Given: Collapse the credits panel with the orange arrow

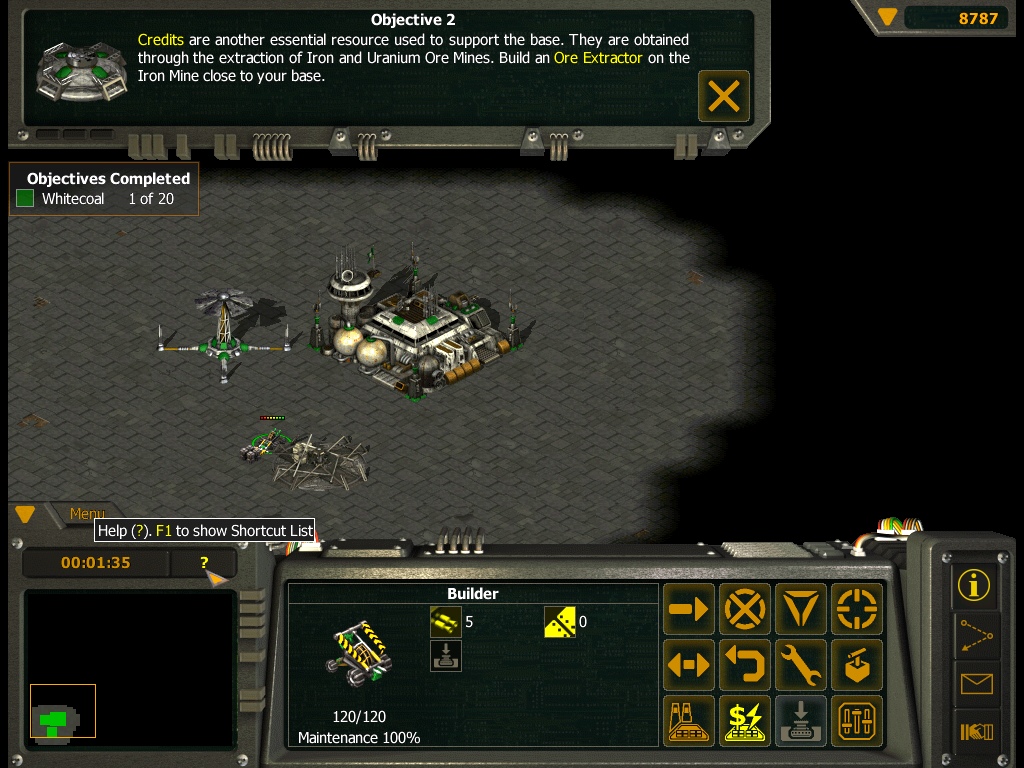Looking at the screenshot, I should pyautogui.click(x=887, y=17).
